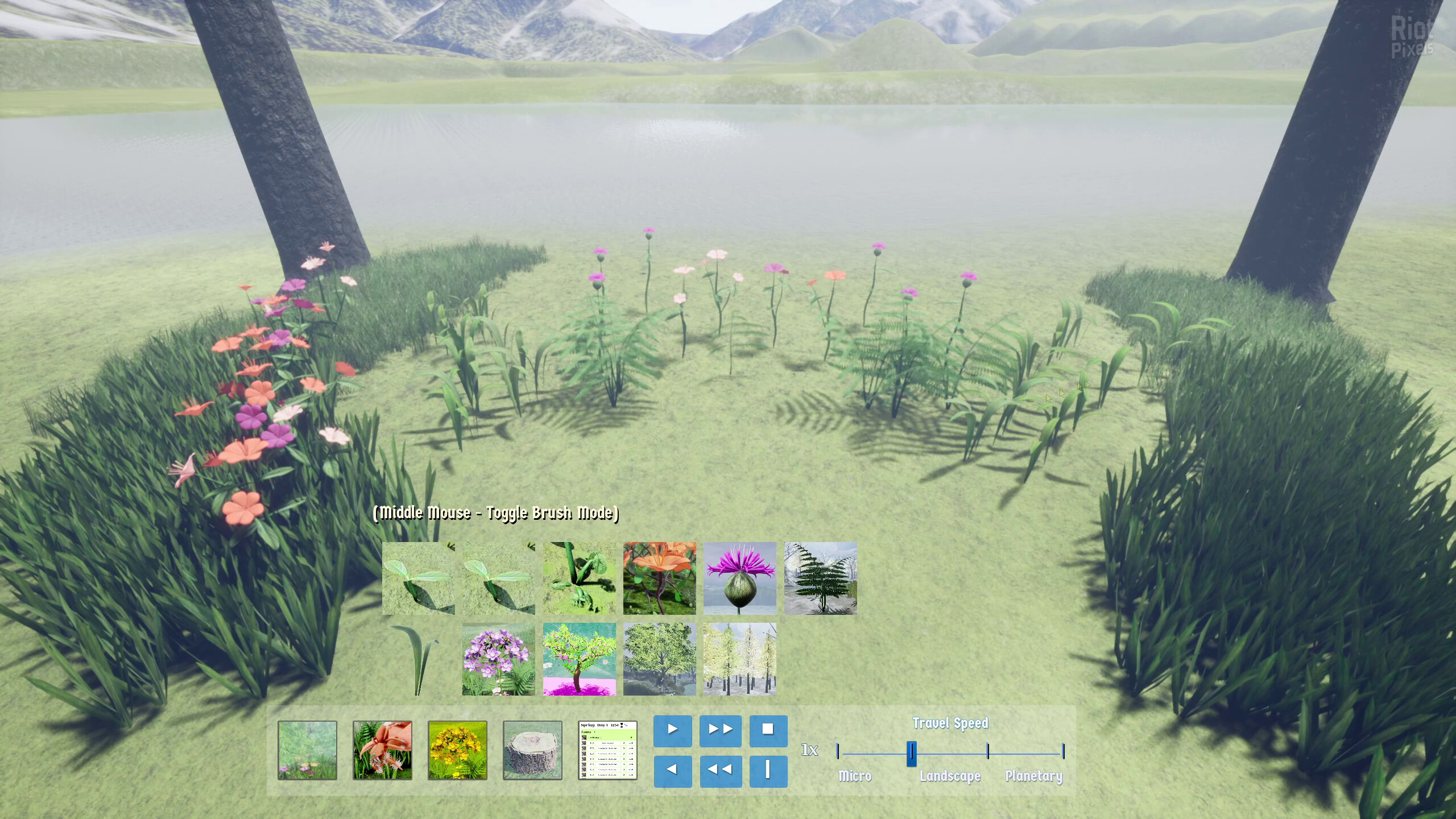Stop the time simulation

point(768,730)
